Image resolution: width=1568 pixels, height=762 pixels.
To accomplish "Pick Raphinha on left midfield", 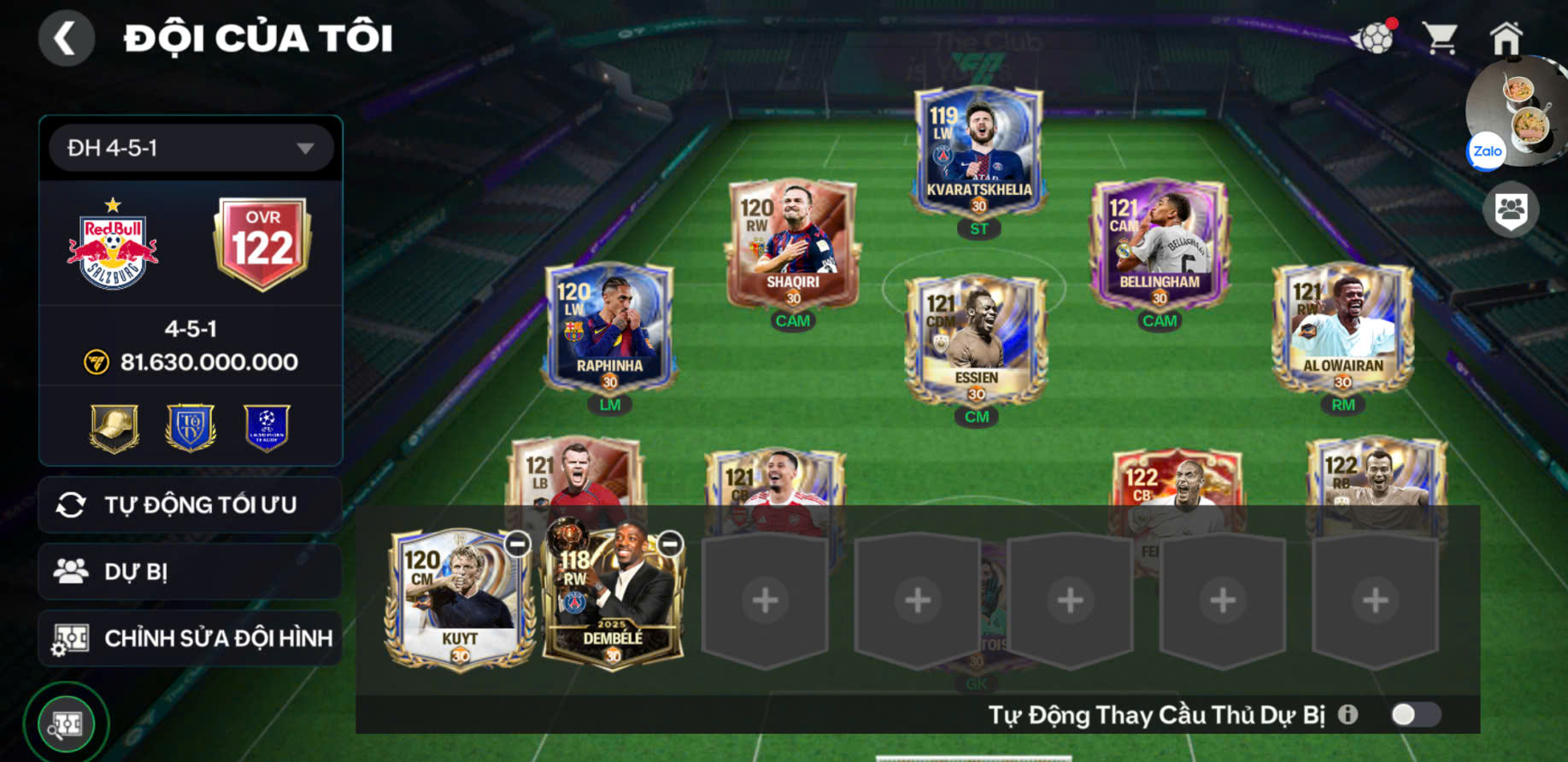I will pos(609,327).
